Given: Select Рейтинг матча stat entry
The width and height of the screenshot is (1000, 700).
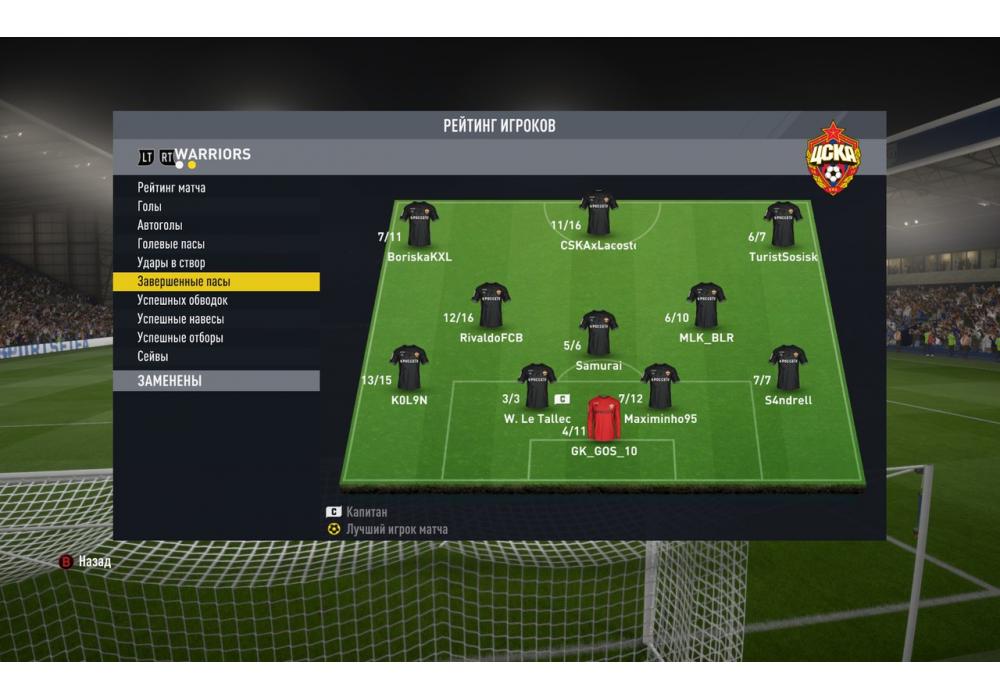Looking at the screenshot, I should point(172,188).
